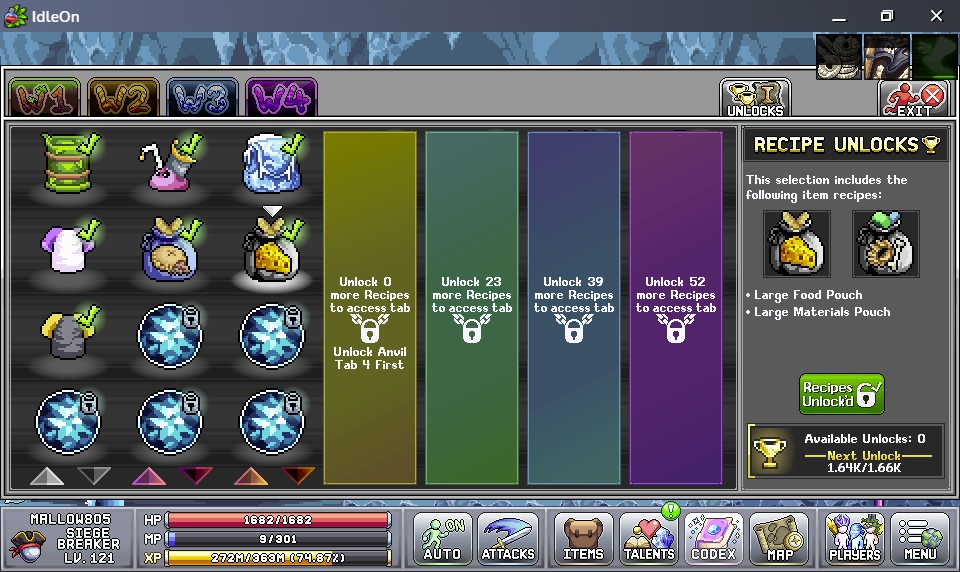960x572 pixels.
Task: Open the W2 world tab
Action: tap(123, 100)
